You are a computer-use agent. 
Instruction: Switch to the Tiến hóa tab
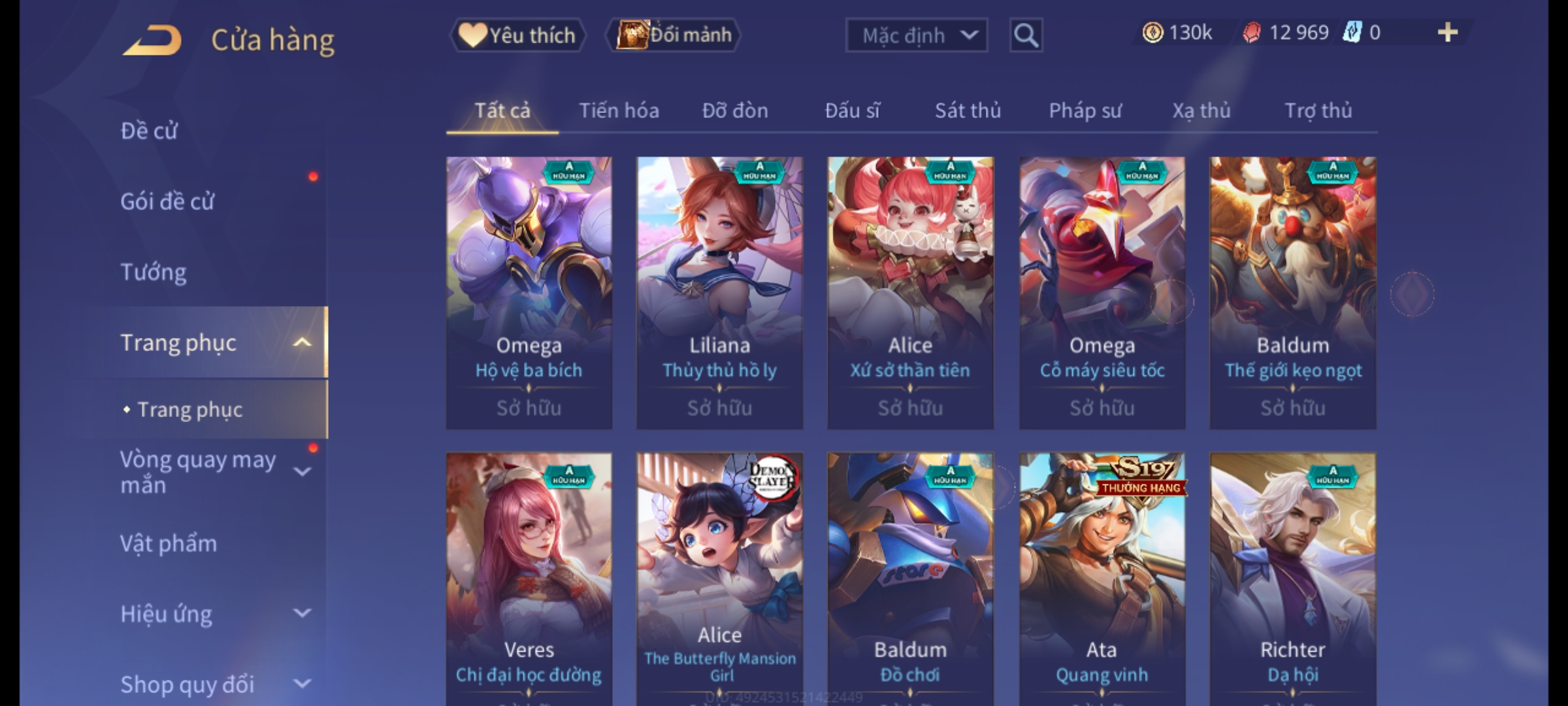pyautogui.click(x=619, y=110)
